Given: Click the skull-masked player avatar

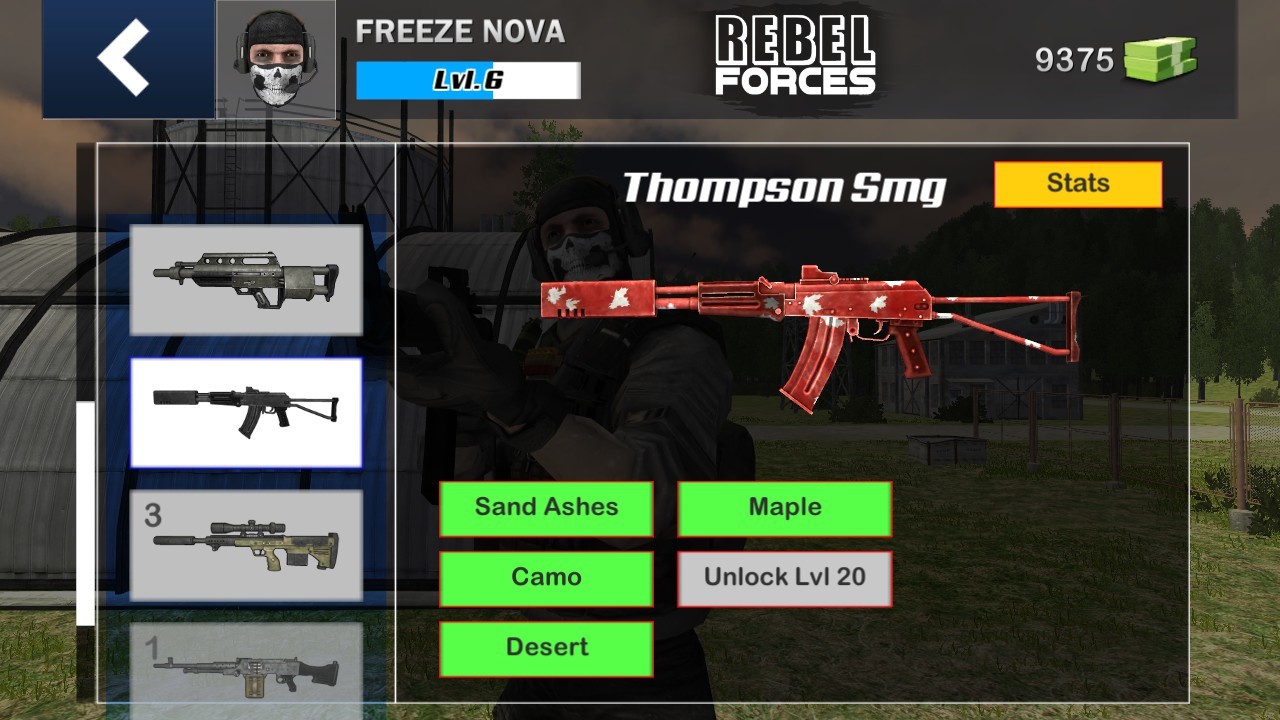Looking at the screenshot, I should [275, 57].
